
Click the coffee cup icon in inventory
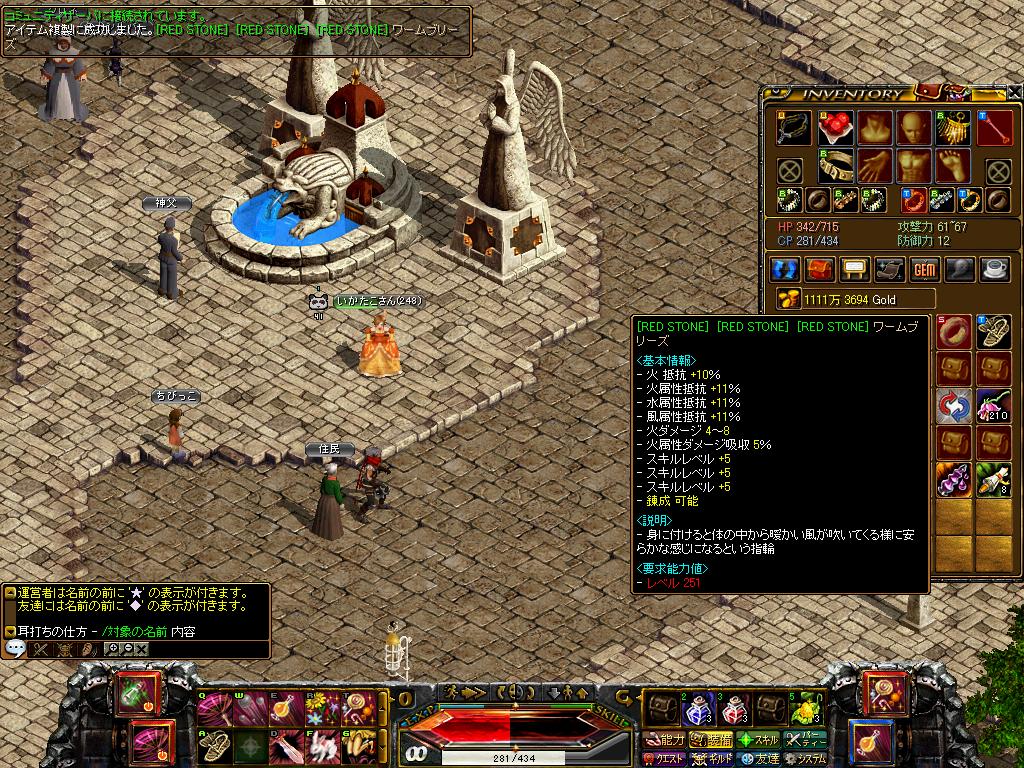(993, 269)
